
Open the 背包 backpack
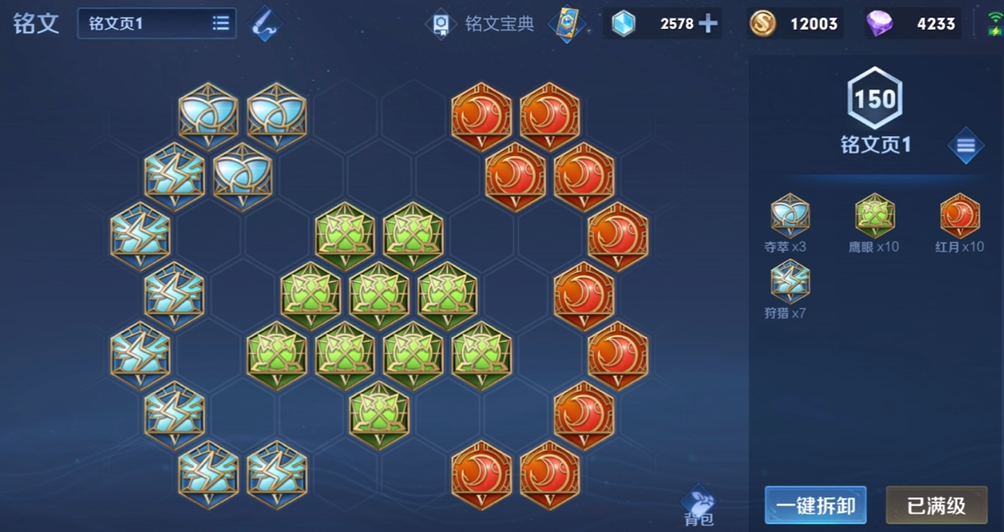coord(699,506)
